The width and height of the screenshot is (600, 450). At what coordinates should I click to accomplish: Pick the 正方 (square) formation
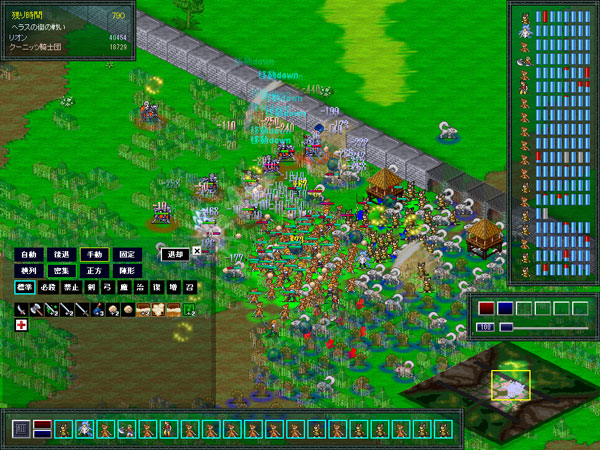92,271
